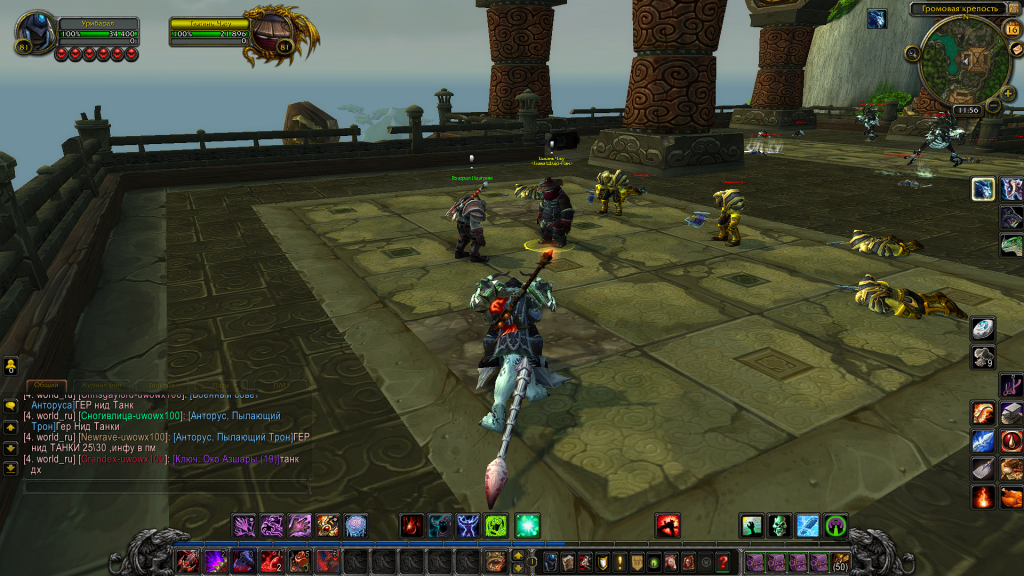Switch to the Общий chat tab
This screenshot has height=576, width=1024.
46,384
